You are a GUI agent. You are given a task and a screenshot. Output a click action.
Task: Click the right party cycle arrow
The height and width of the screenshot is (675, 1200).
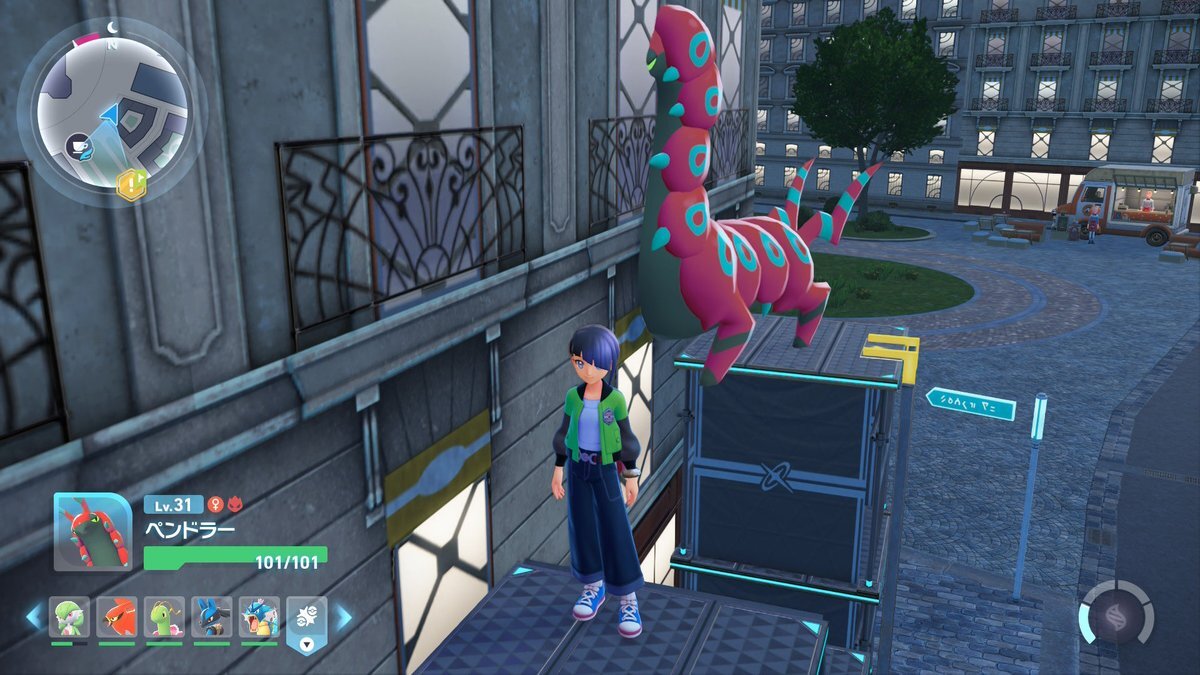point(343,617)
